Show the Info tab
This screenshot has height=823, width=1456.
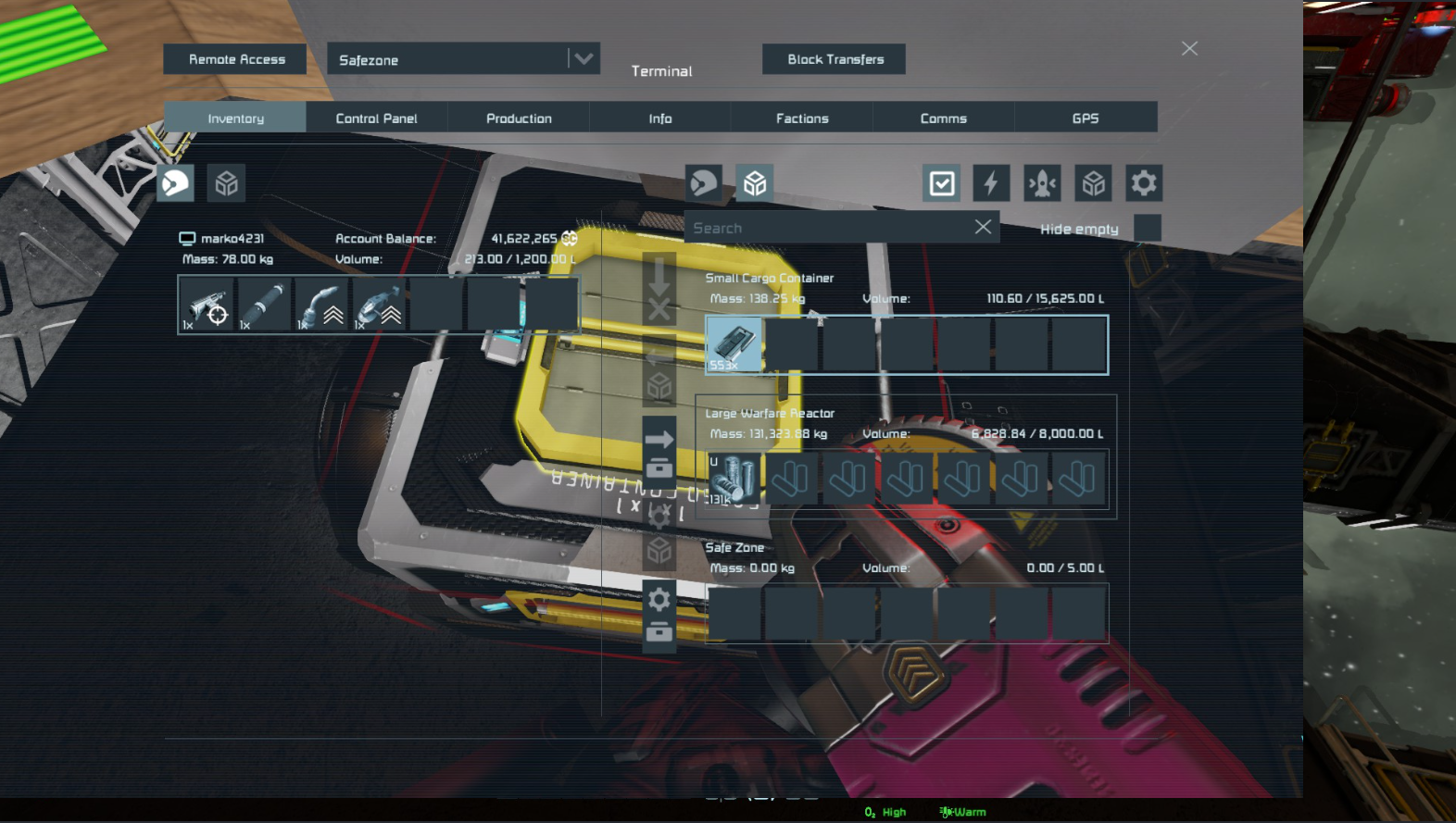660,118
